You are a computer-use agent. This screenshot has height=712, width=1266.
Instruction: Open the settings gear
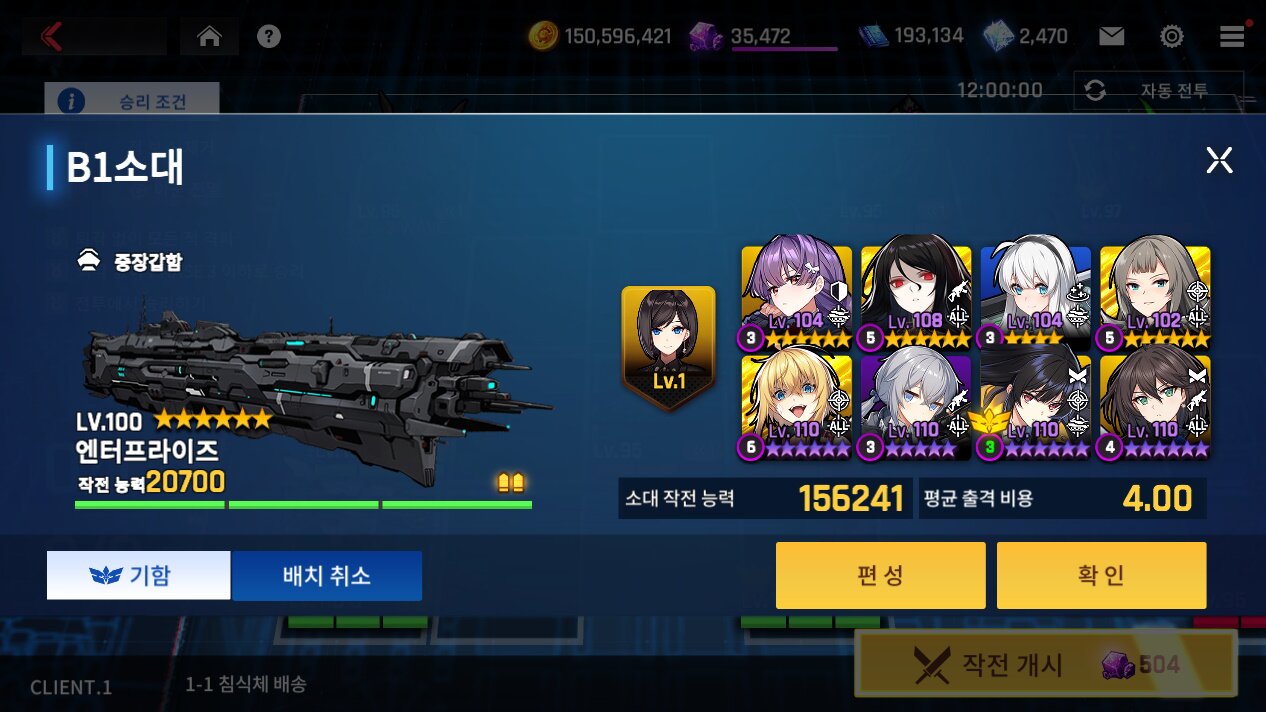[x=1172, y=37]
